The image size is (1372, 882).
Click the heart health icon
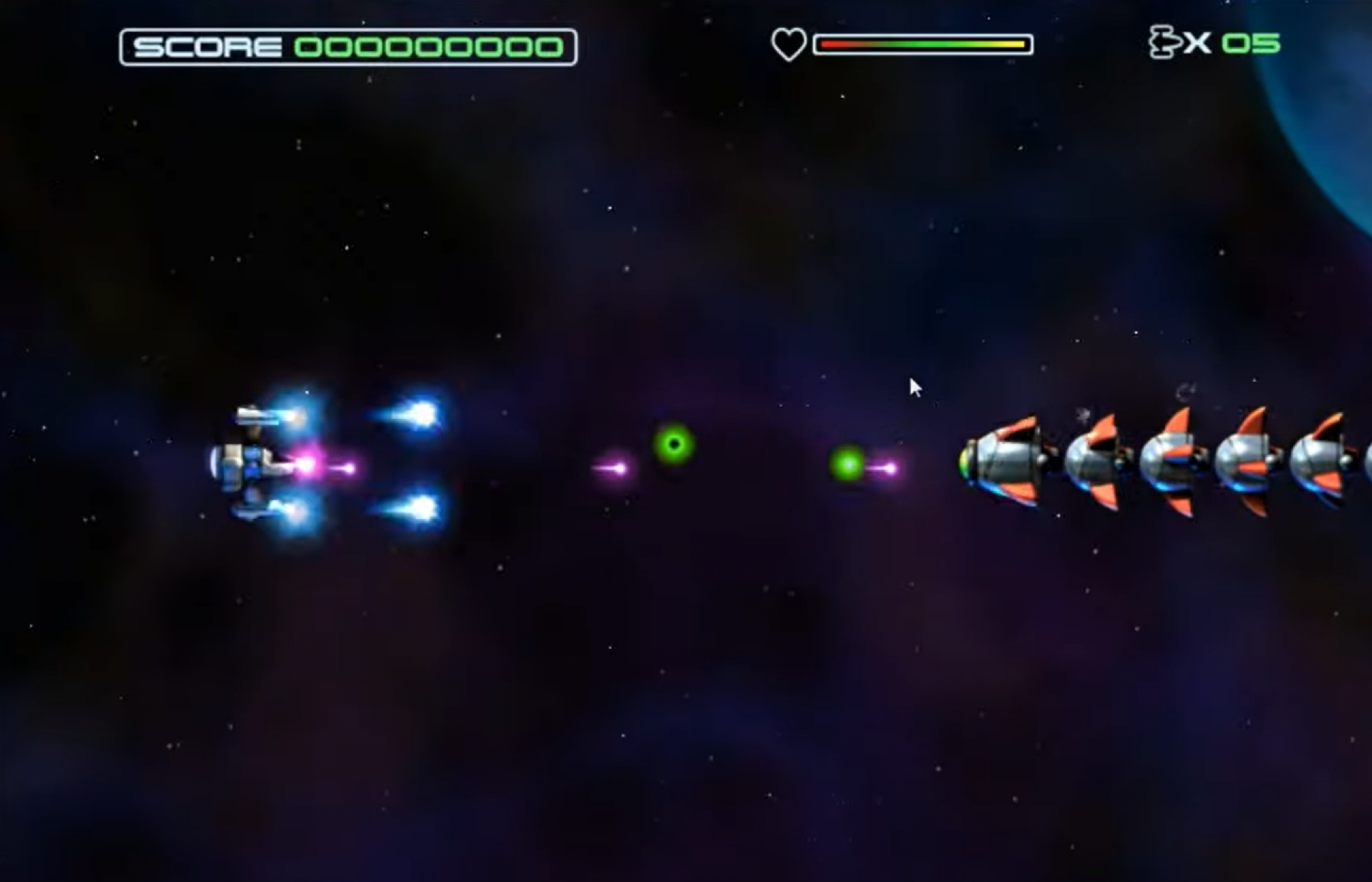(x=788, y=44)
